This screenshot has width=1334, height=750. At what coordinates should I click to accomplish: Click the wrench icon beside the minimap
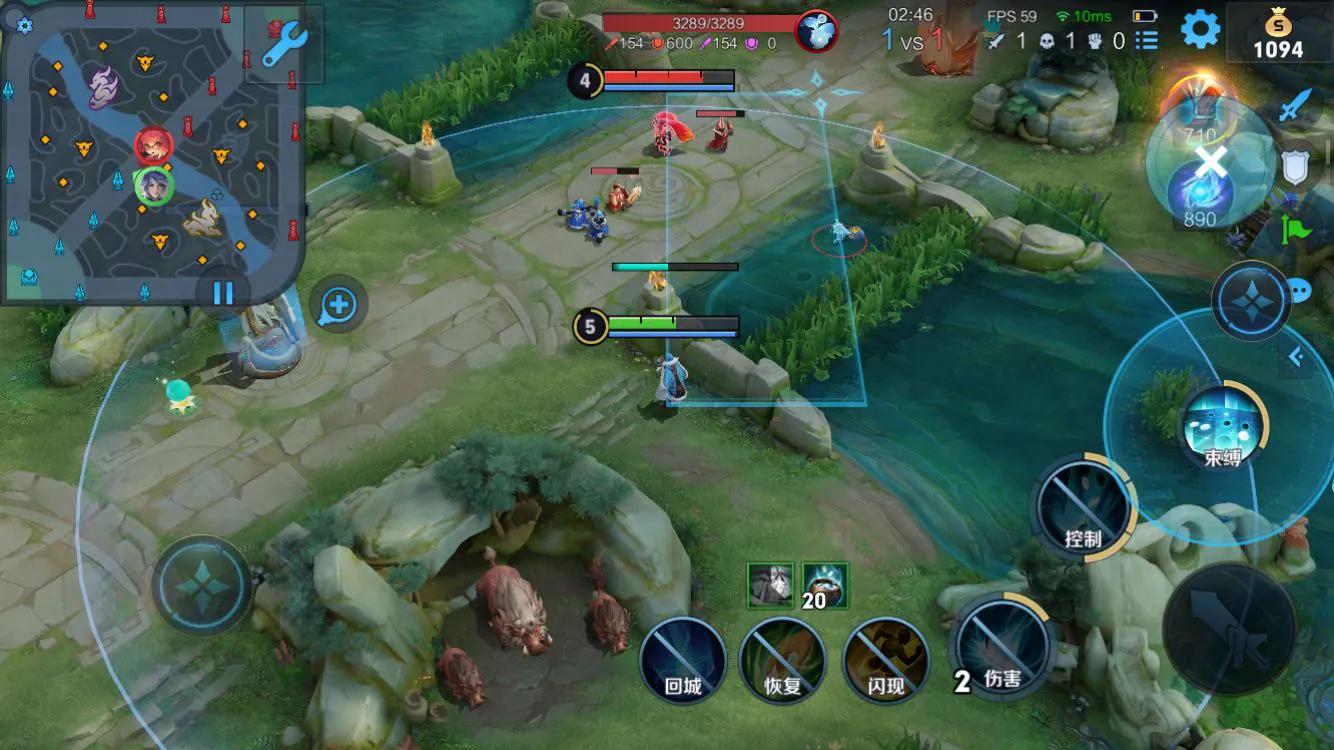tap(284, 45)
